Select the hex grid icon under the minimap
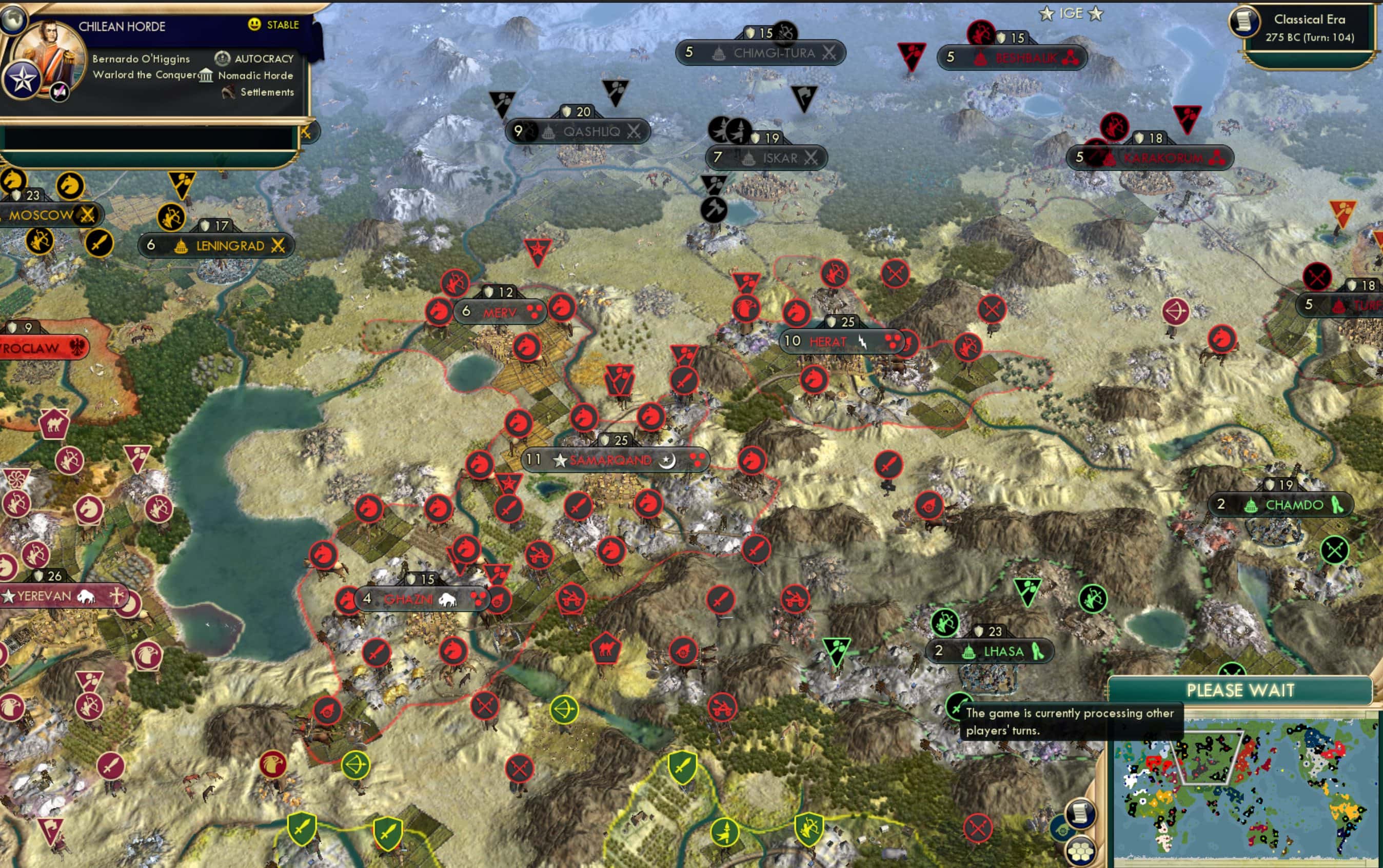Viewport: 1383px width, 868px height. click(x=1081, y=851)
